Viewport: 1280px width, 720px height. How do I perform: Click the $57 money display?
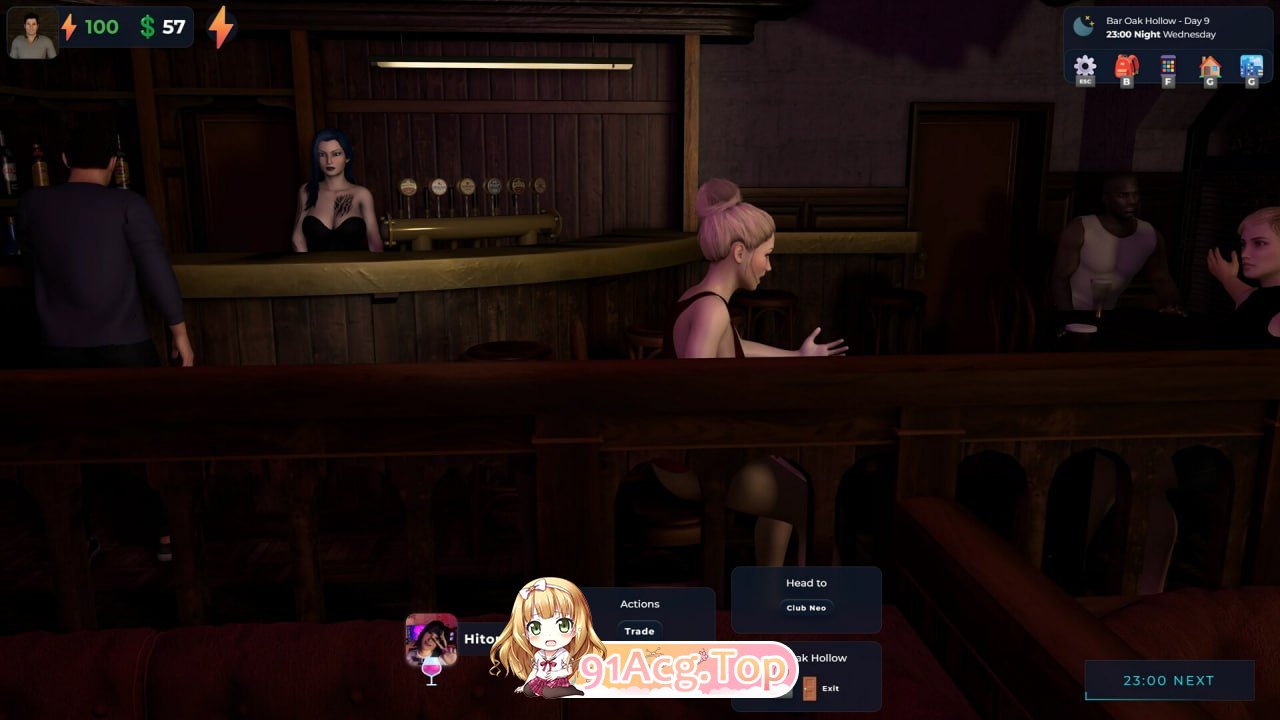click(x=162, y=27)
